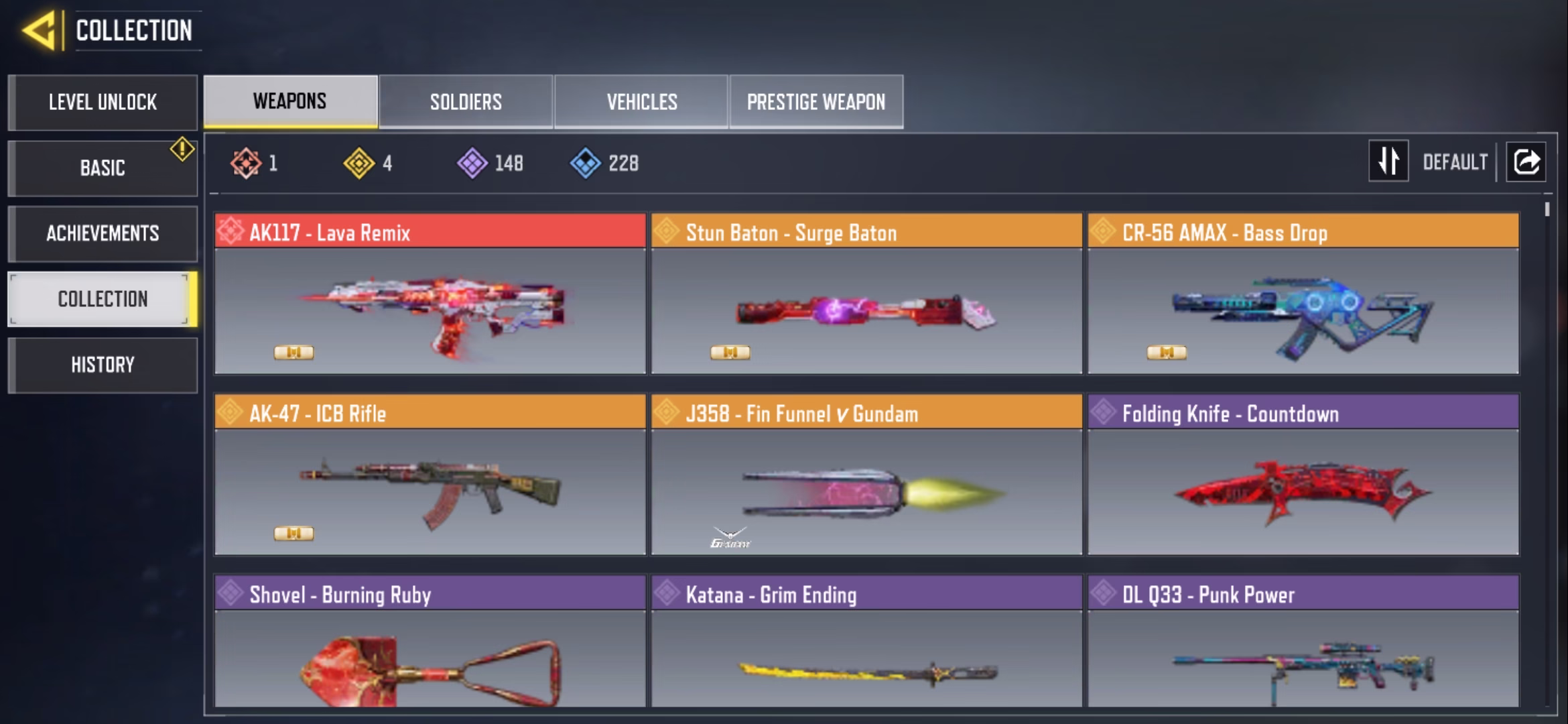1568x724 pixels.
Task: Click the share arrow icon
Action: (x=1526, y=162)
